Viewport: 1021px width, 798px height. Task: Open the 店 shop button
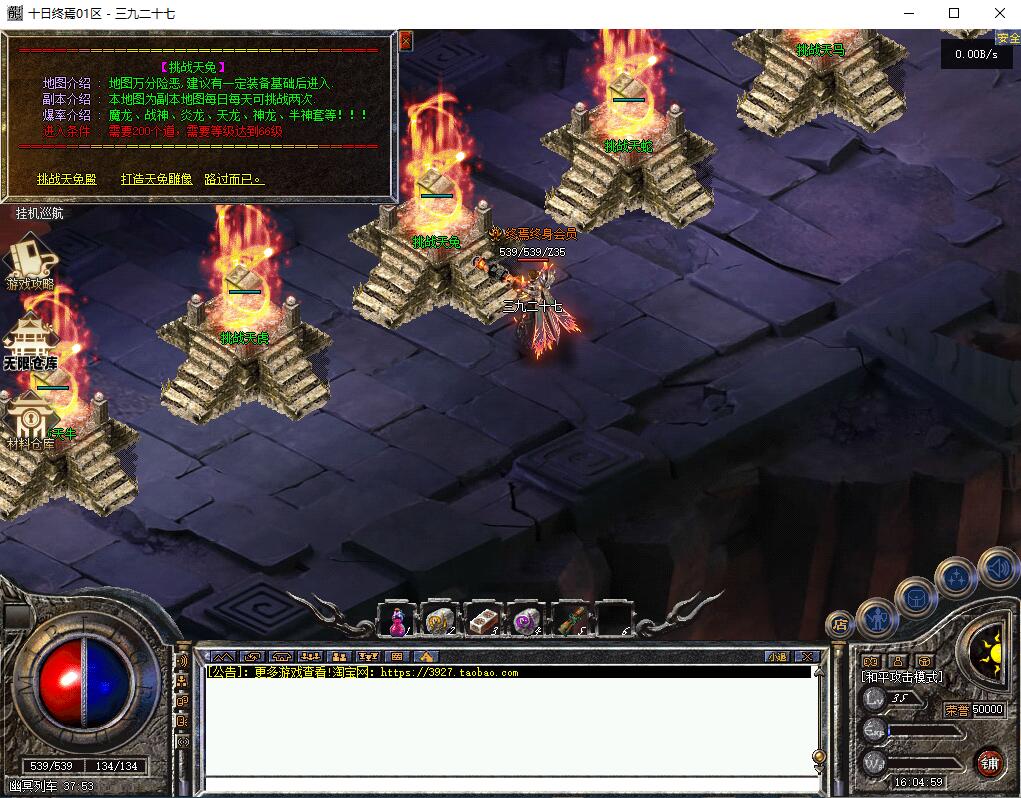click(x=839, y=626)
